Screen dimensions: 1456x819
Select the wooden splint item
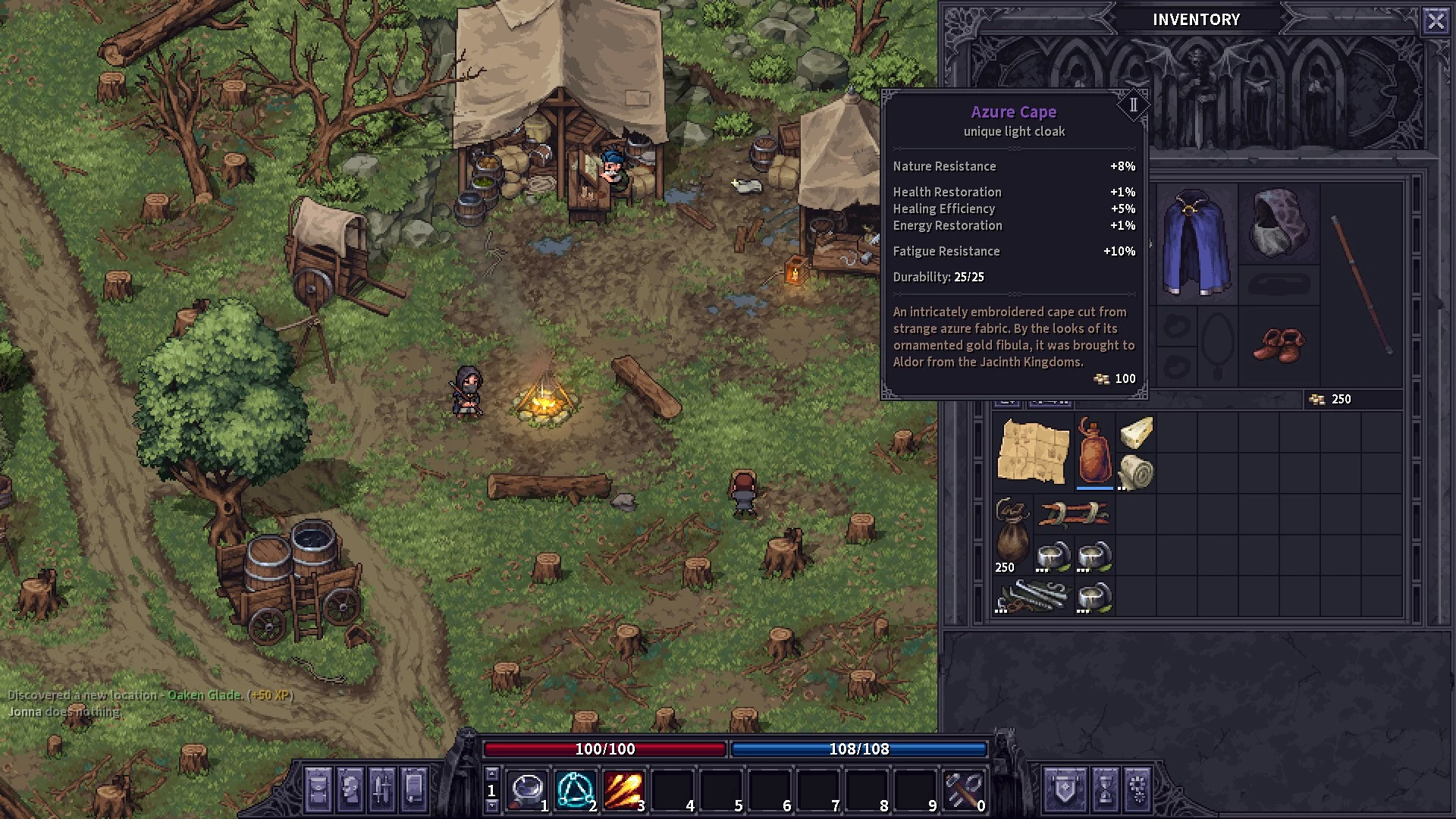click(x=1074, y=514)
